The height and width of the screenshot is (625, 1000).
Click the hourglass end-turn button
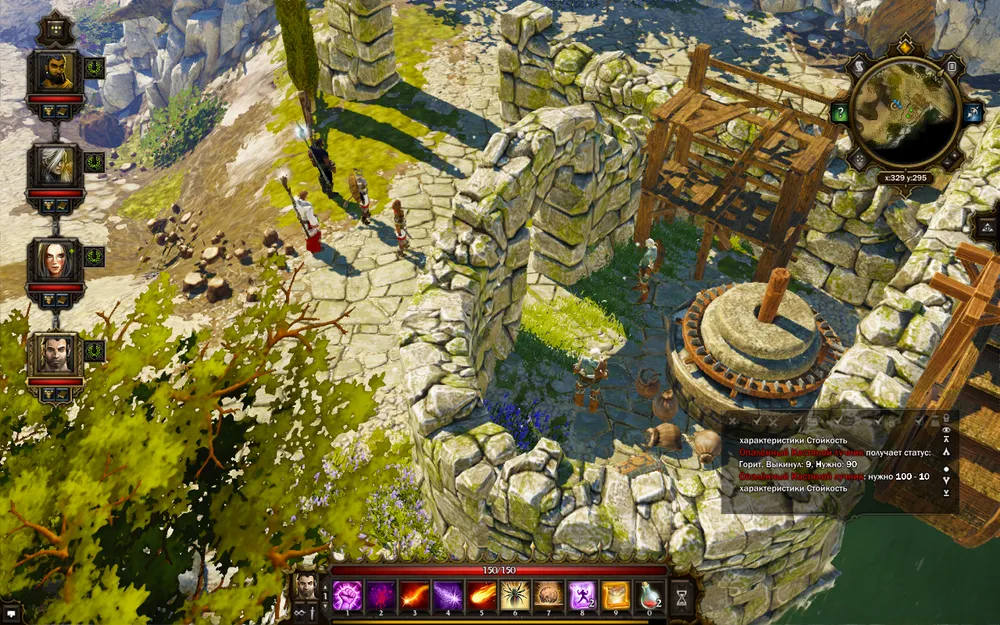pos(682,596)
